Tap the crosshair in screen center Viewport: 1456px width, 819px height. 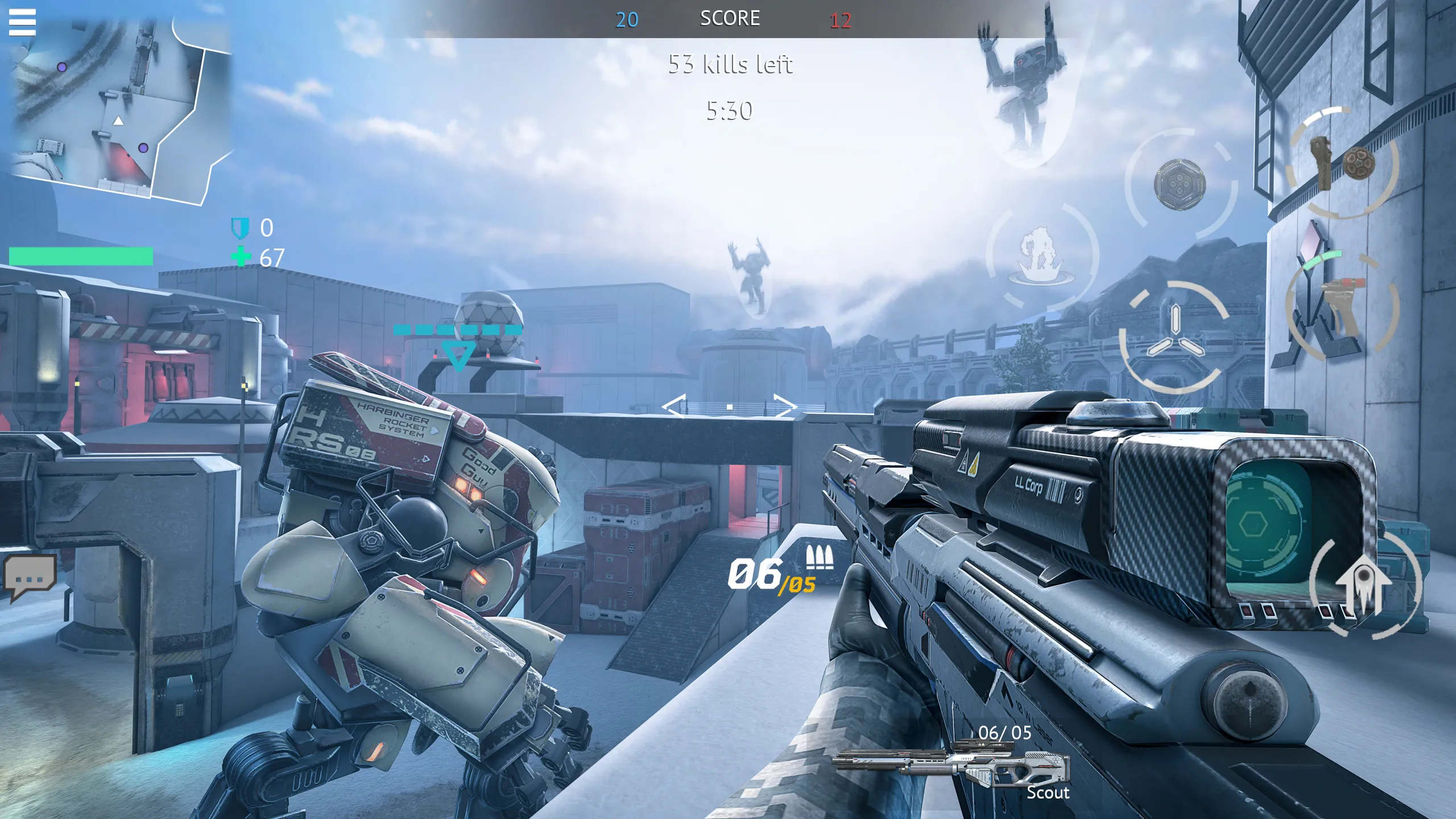729,407
